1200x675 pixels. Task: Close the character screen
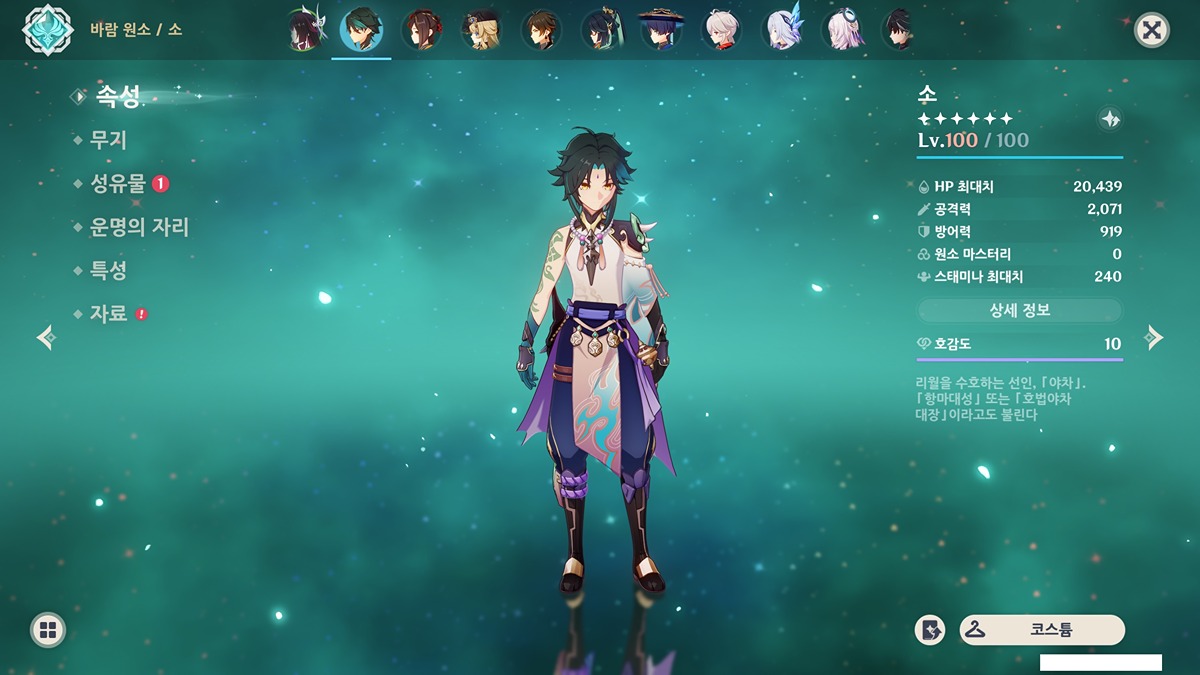[1152, 30]
